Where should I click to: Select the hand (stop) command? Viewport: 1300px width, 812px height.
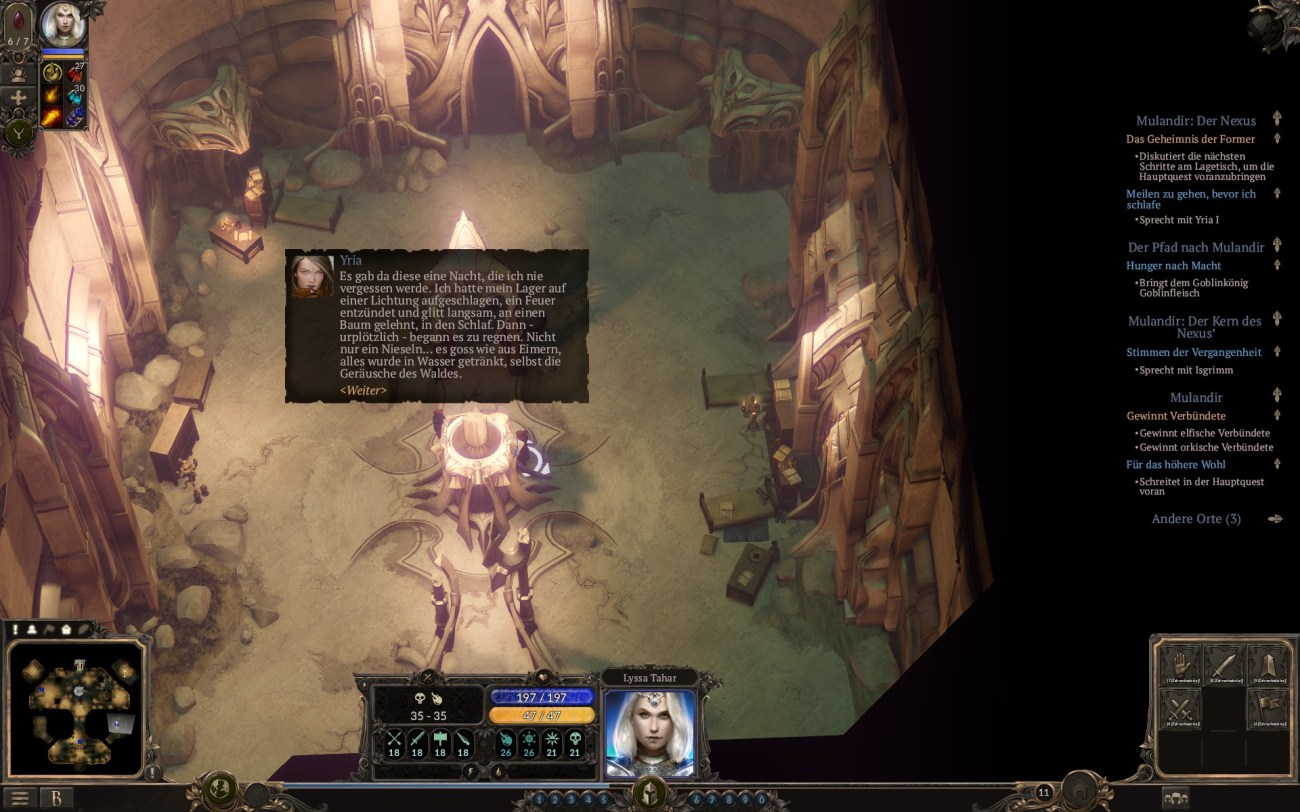[1181, 666]
